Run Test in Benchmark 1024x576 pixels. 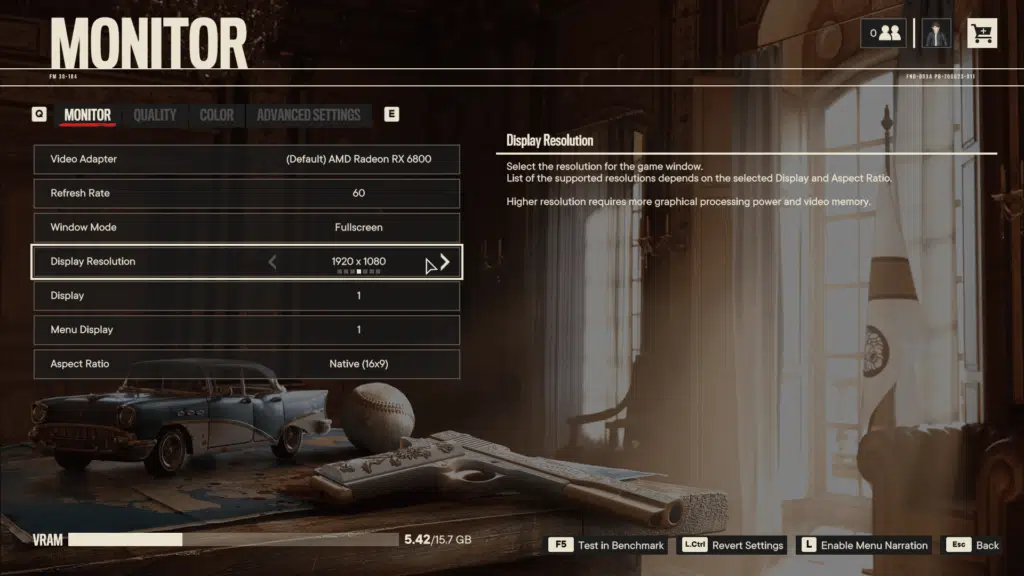tap(607, 545)
